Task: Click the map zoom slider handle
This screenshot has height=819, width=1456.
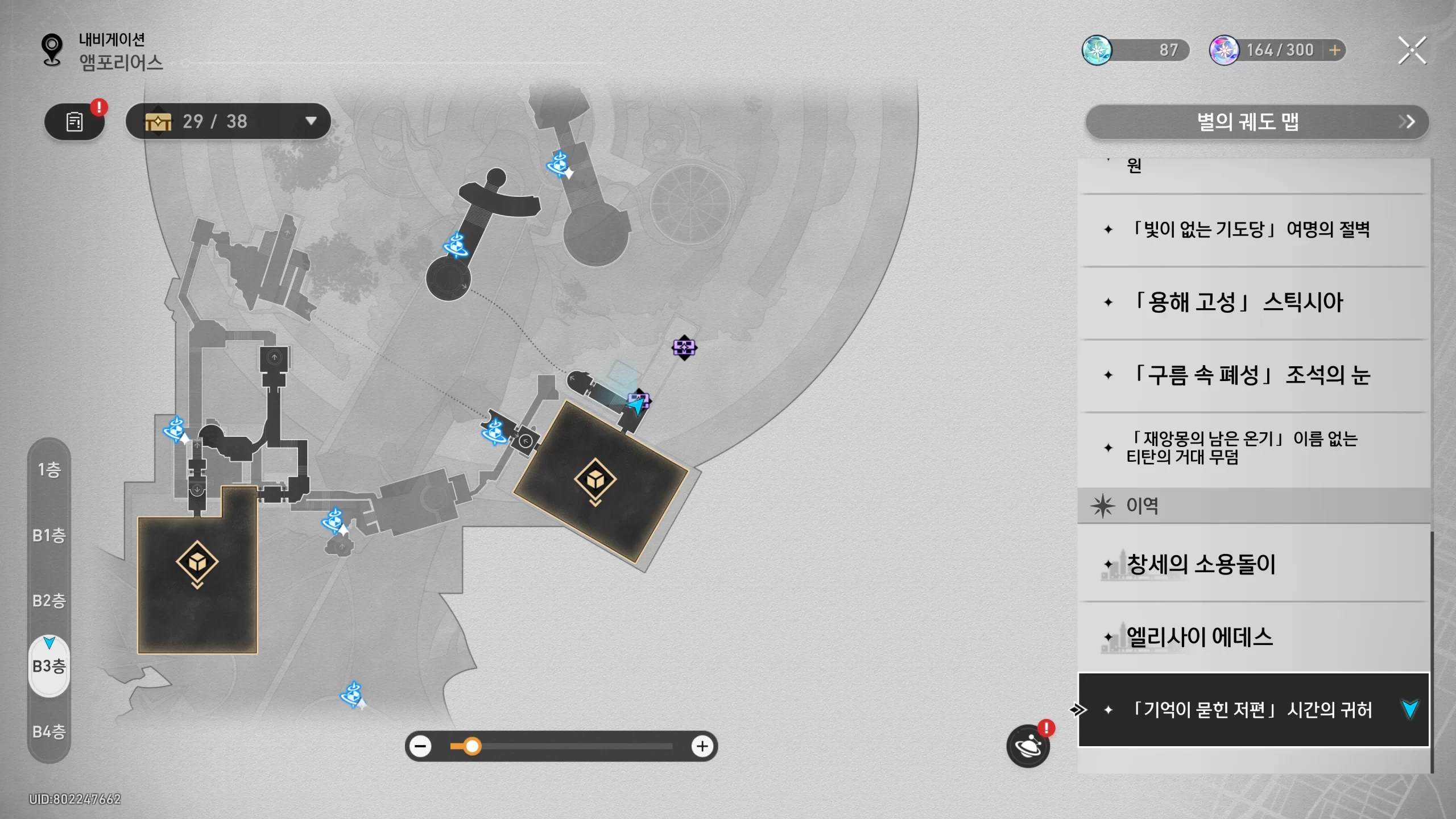Action: click(x=472, y=746)
